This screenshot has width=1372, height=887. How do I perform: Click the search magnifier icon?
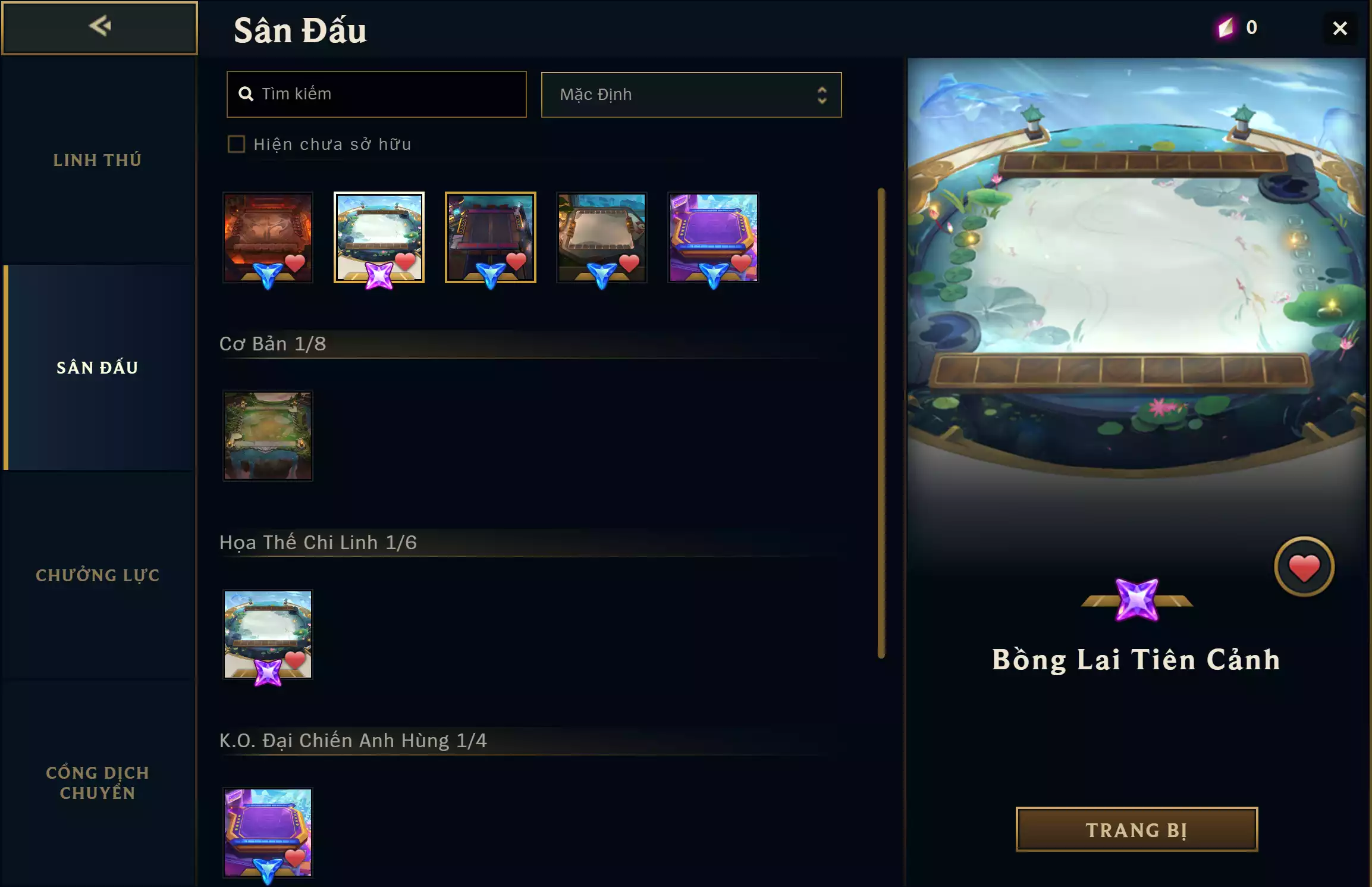(248, 94)
